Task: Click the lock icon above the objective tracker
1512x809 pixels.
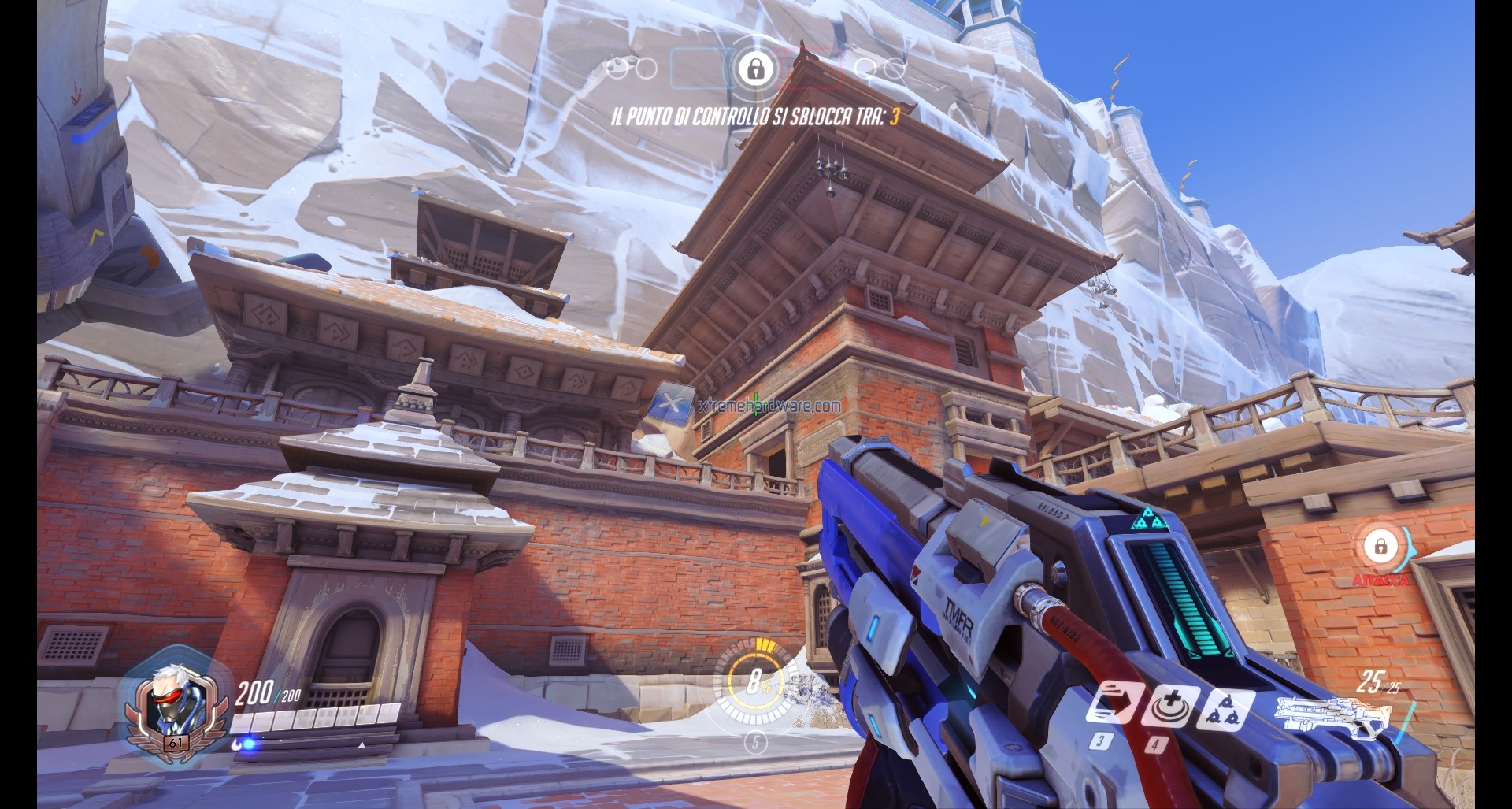Action: 758,71
